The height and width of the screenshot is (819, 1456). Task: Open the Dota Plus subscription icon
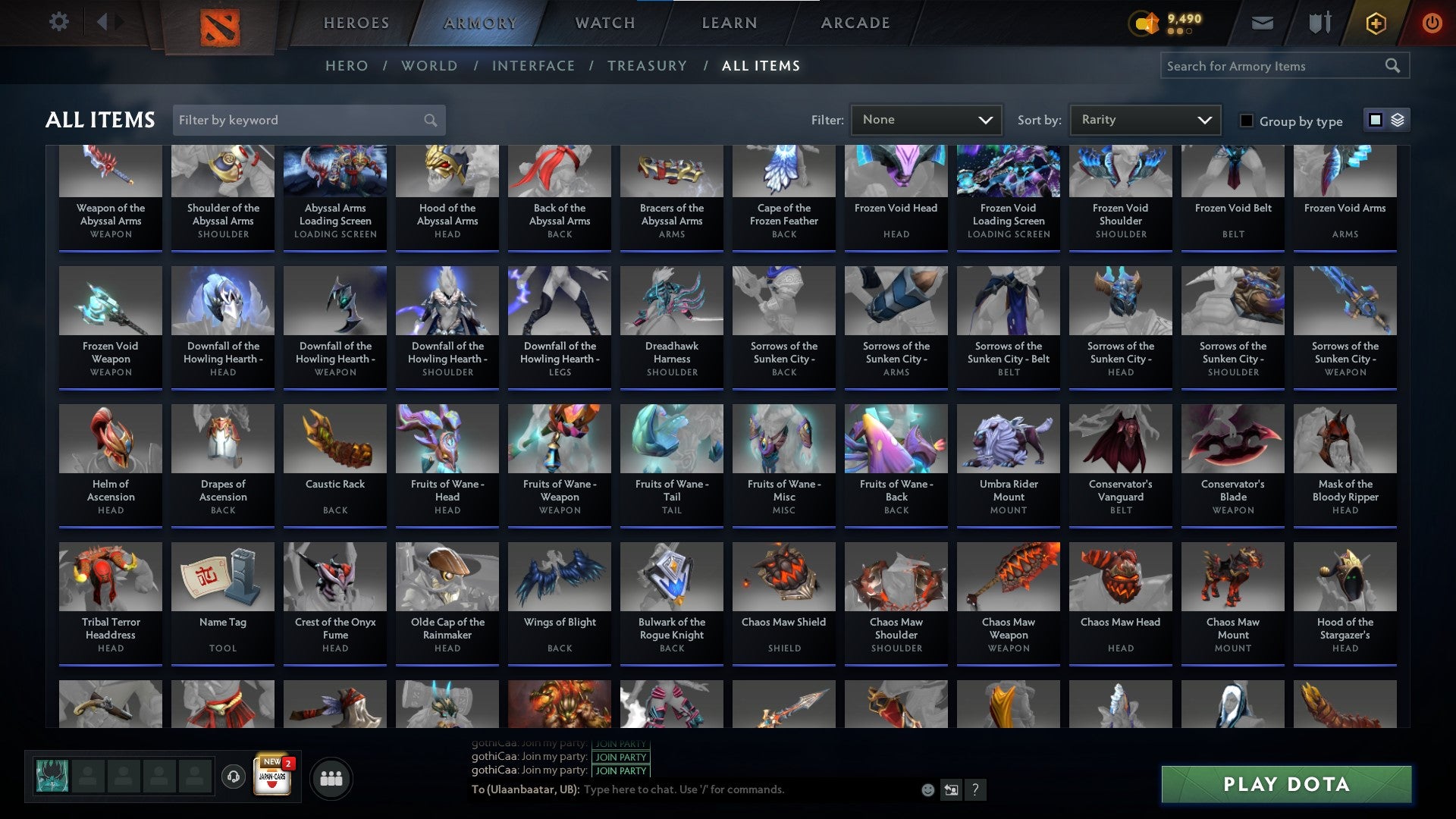click(1375, 23)
